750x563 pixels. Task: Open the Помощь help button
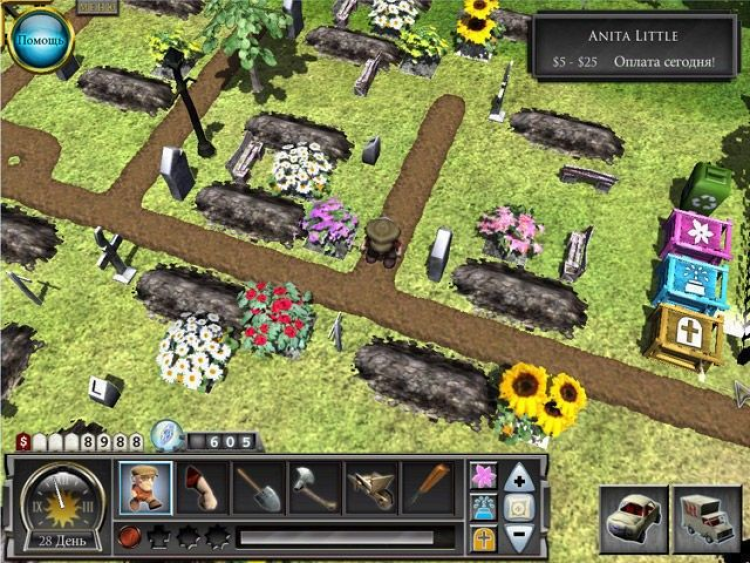click(41, 39)
